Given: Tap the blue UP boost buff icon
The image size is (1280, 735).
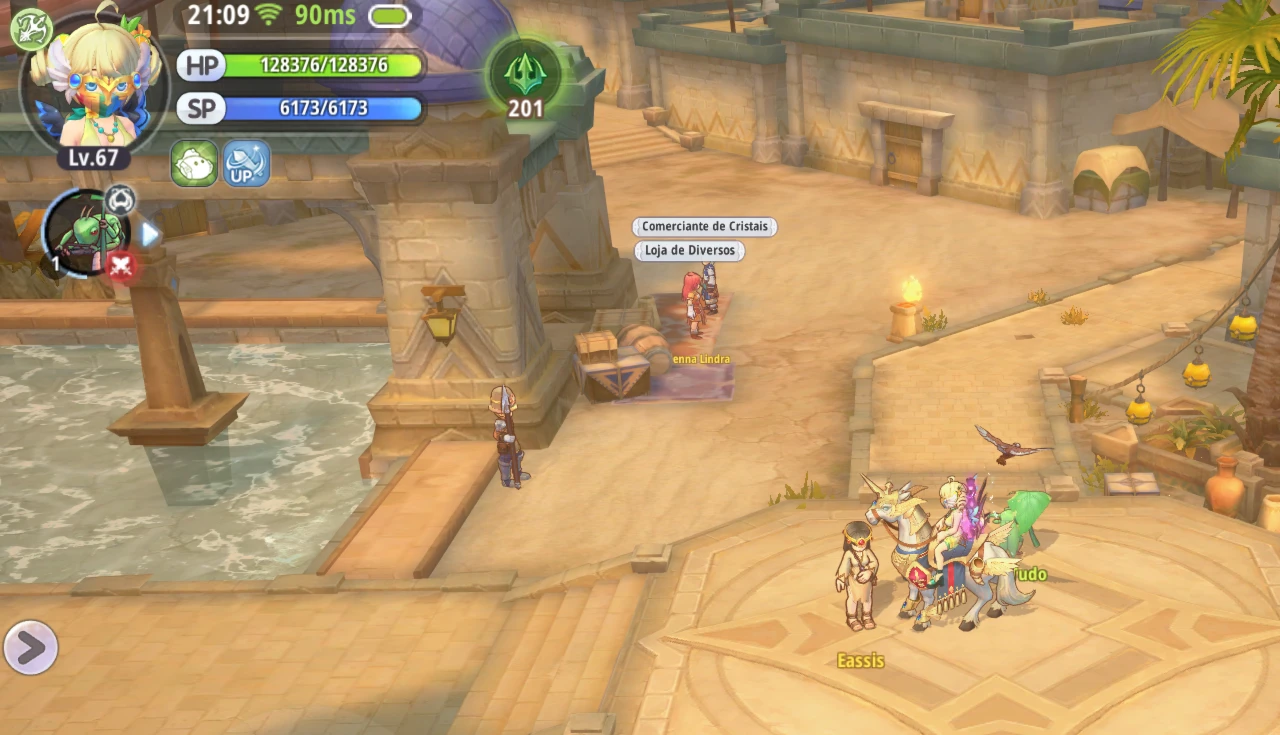Looking at the screenshot, I should coord(246,163).
